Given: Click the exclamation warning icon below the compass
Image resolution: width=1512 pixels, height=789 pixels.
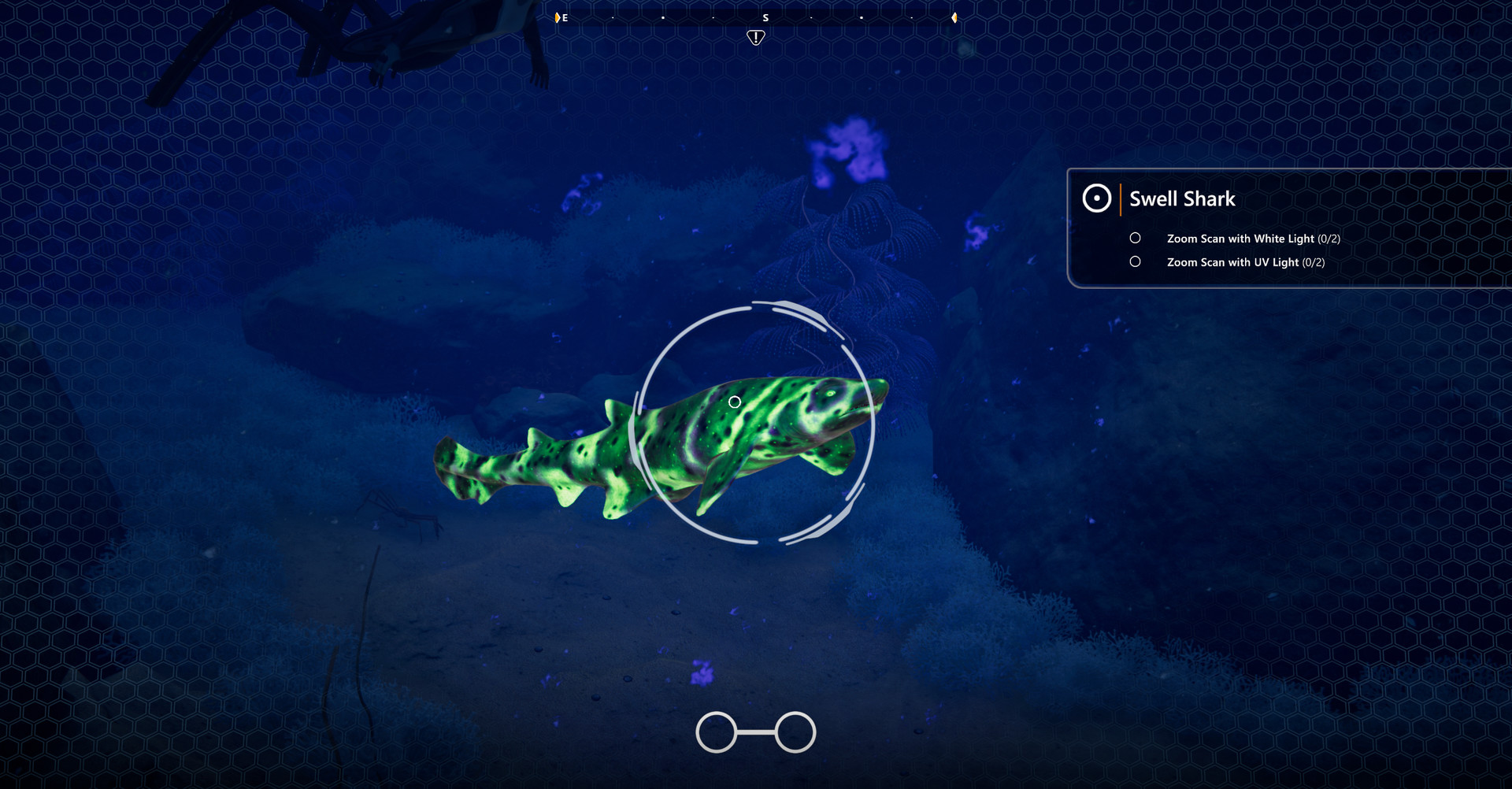Looking at the screenshot, I should [x=754, y=36].
